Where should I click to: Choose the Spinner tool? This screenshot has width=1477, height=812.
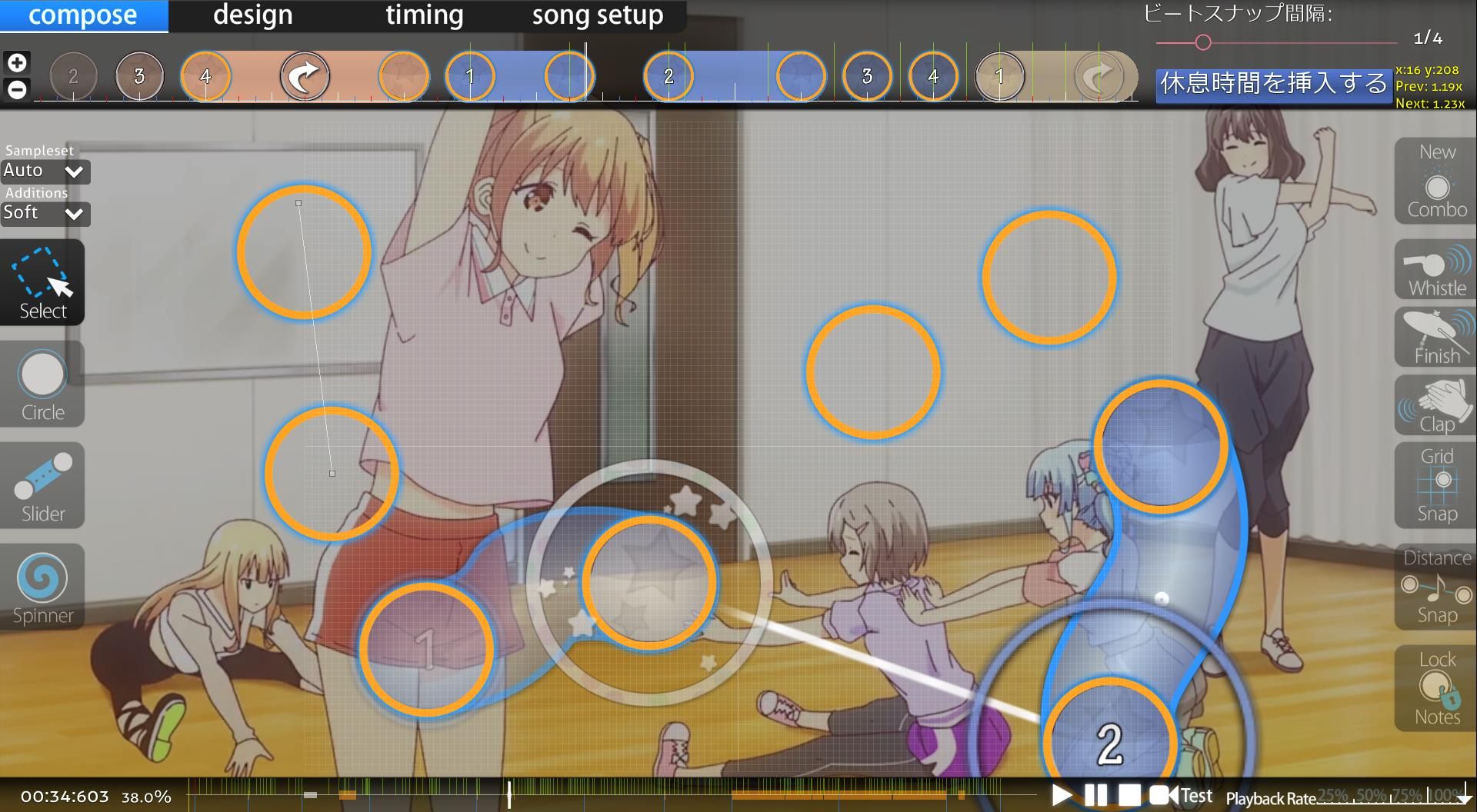(42, 587)
